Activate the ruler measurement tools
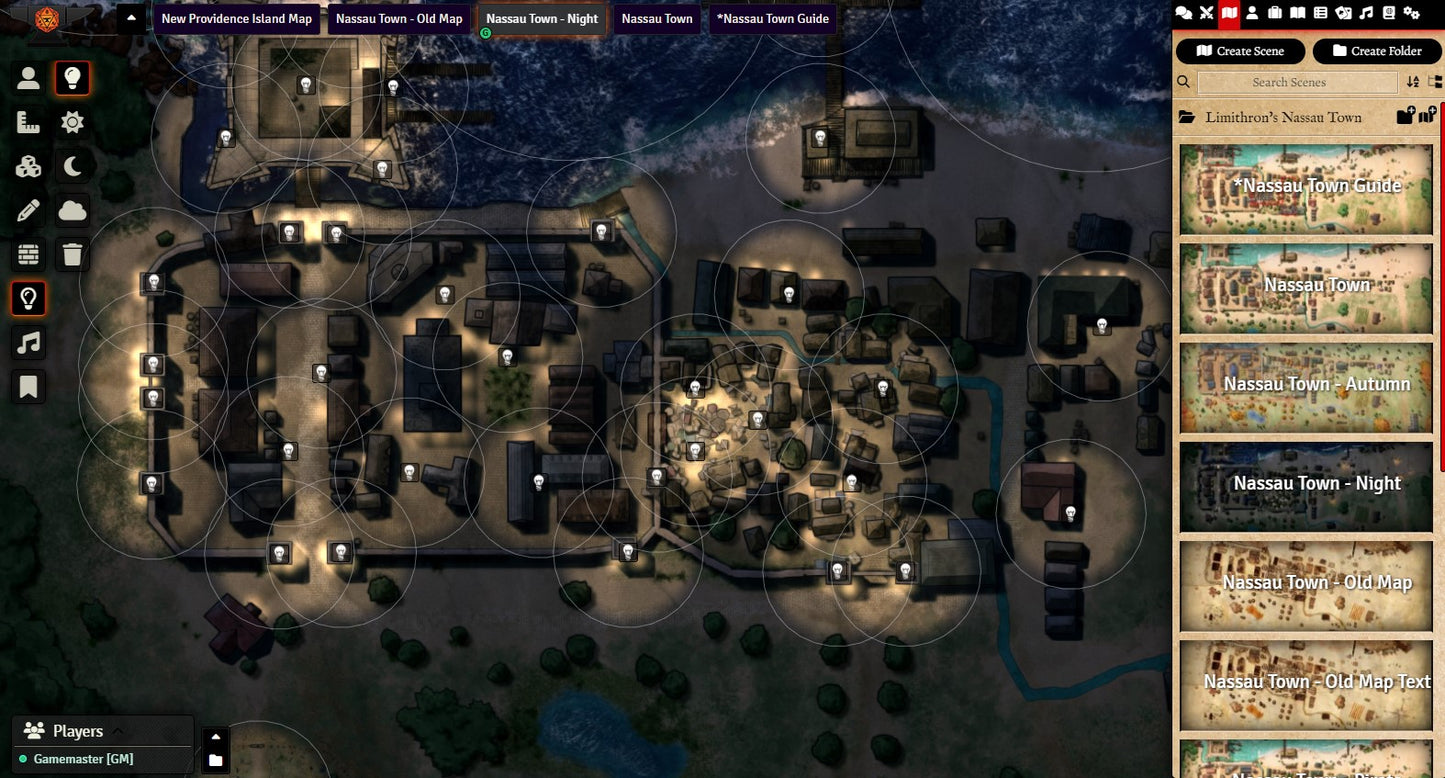Image resolution: width=1445 pixels, height=778 pixels. click(28, 122)
